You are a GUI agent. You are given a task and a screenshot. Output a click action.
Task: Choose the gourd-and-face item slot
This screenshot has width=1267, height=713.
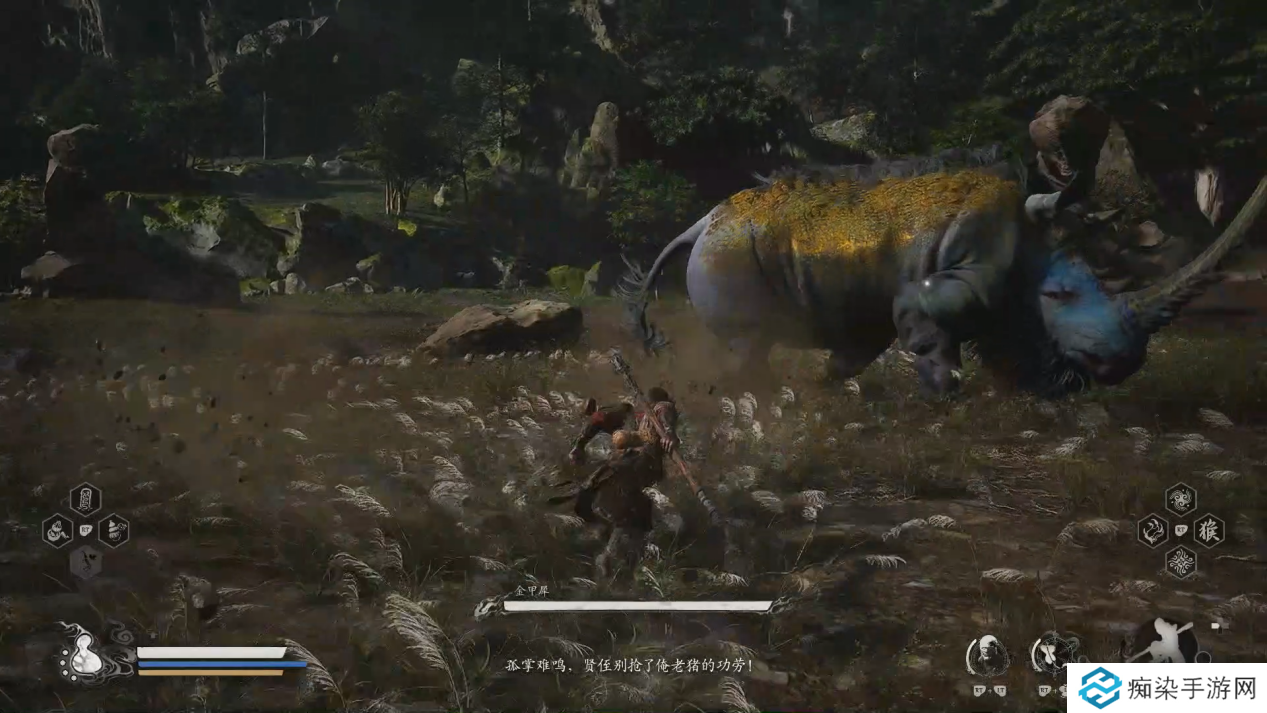pos(113,530)
